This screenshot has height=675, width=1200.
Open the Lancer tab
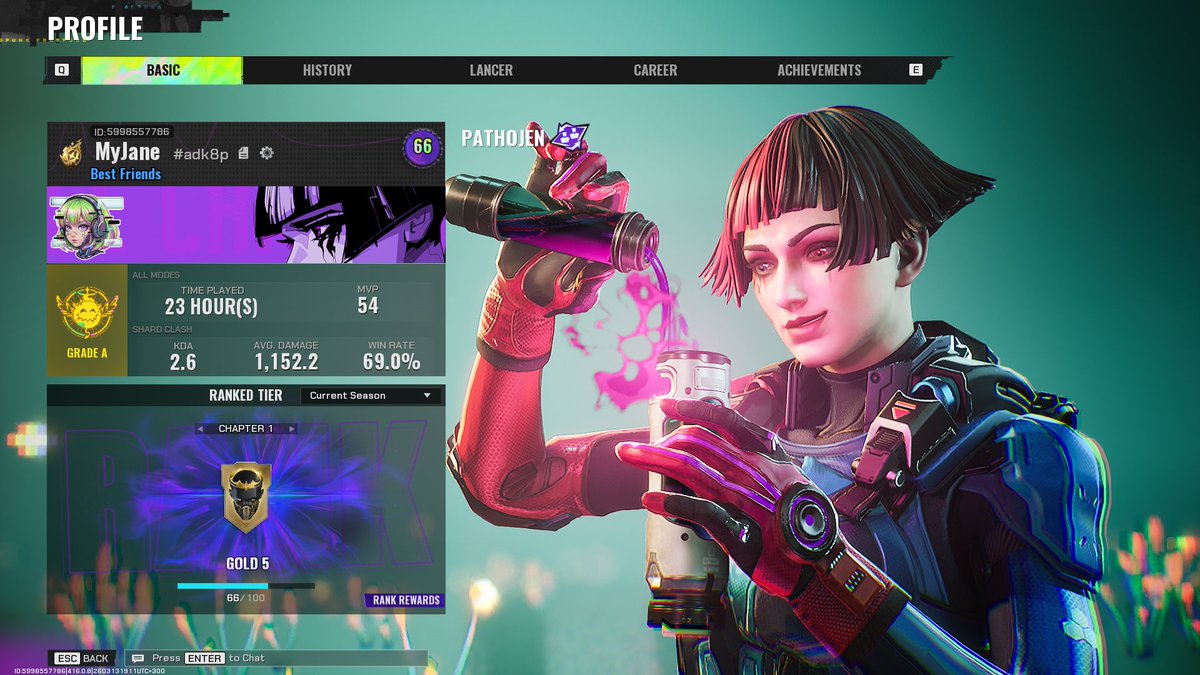(491, 70)
